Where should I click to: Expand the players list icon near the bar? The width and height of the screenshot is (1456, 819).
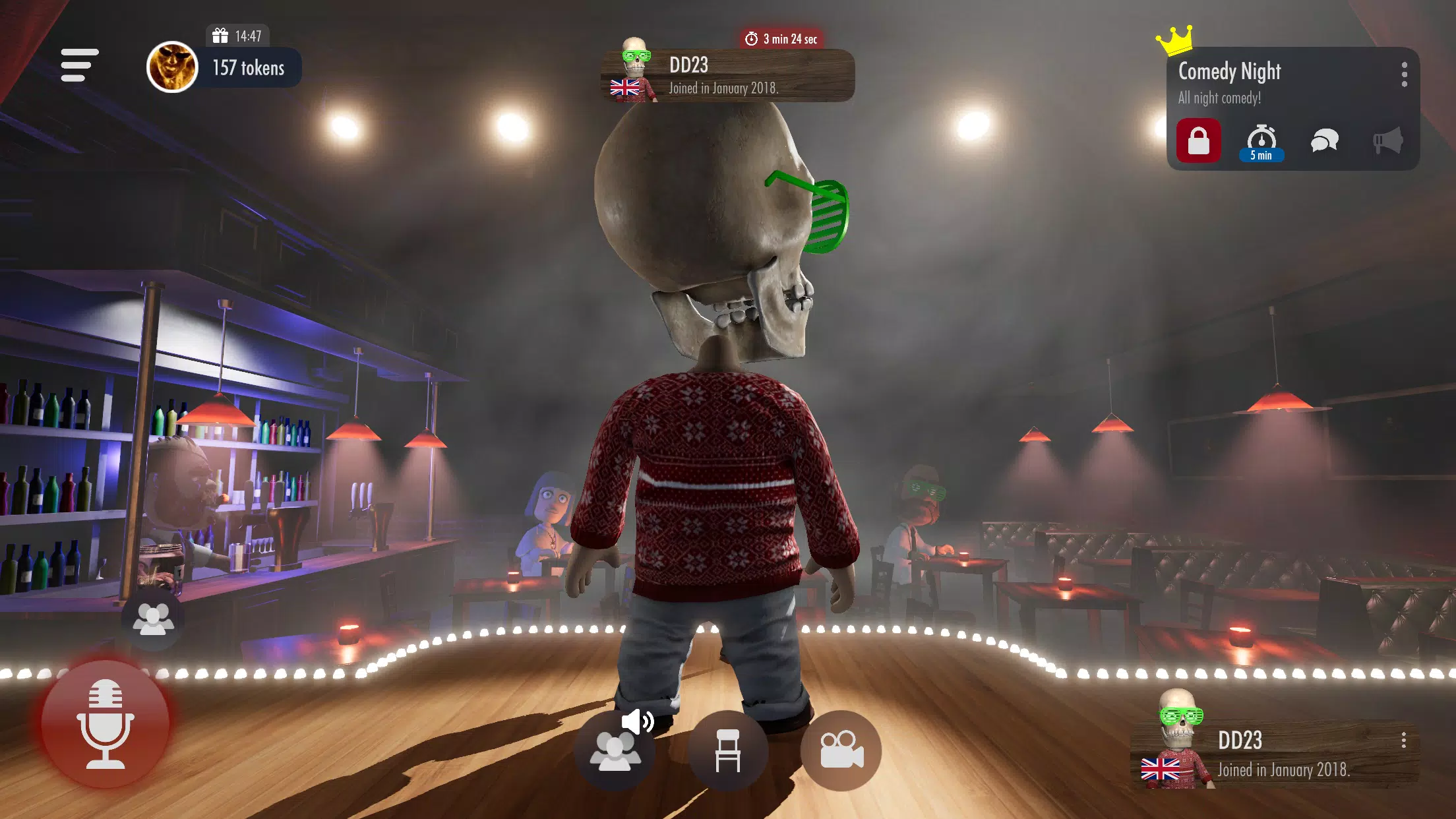point(156,619)
